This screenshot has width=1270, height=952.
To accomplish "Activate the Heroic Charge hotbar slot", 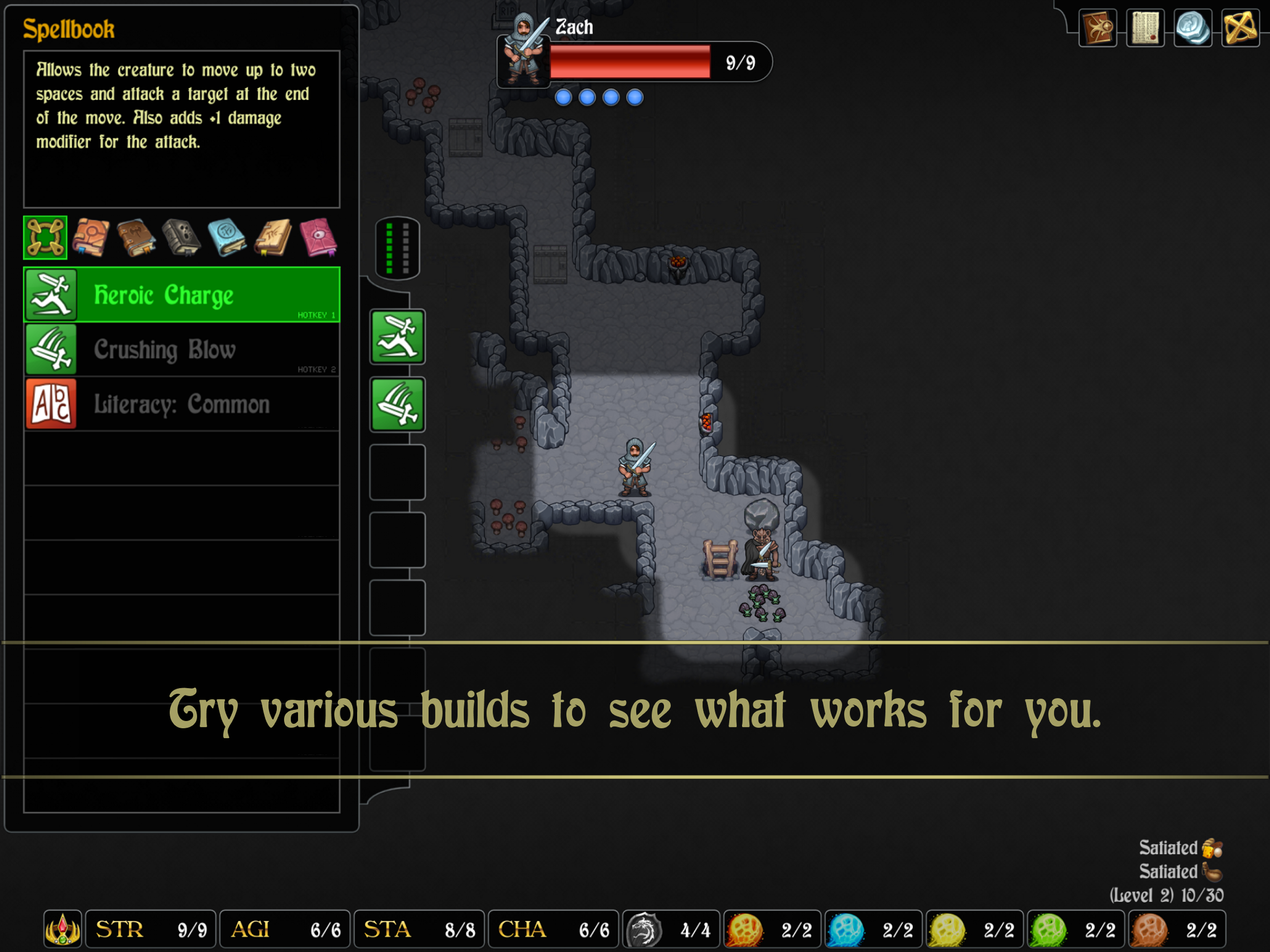I will point(397,337).
